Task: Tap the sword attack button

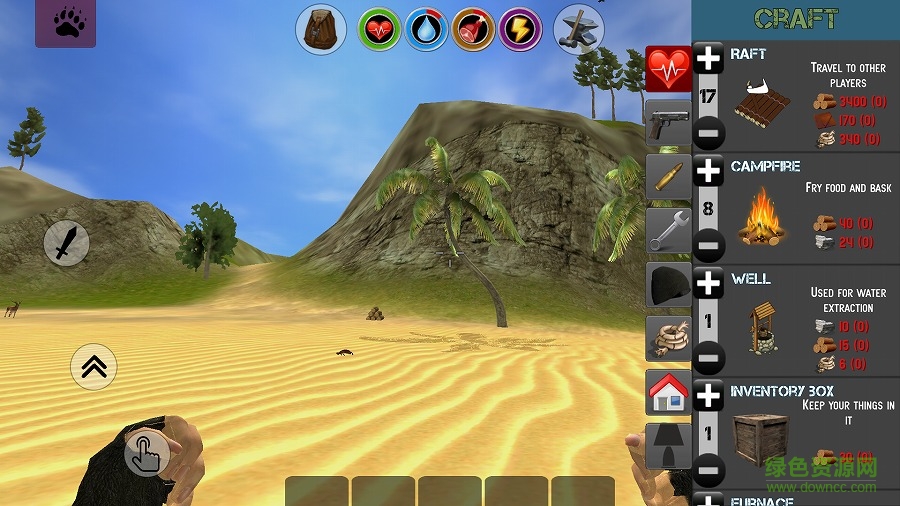Action: 66,243
